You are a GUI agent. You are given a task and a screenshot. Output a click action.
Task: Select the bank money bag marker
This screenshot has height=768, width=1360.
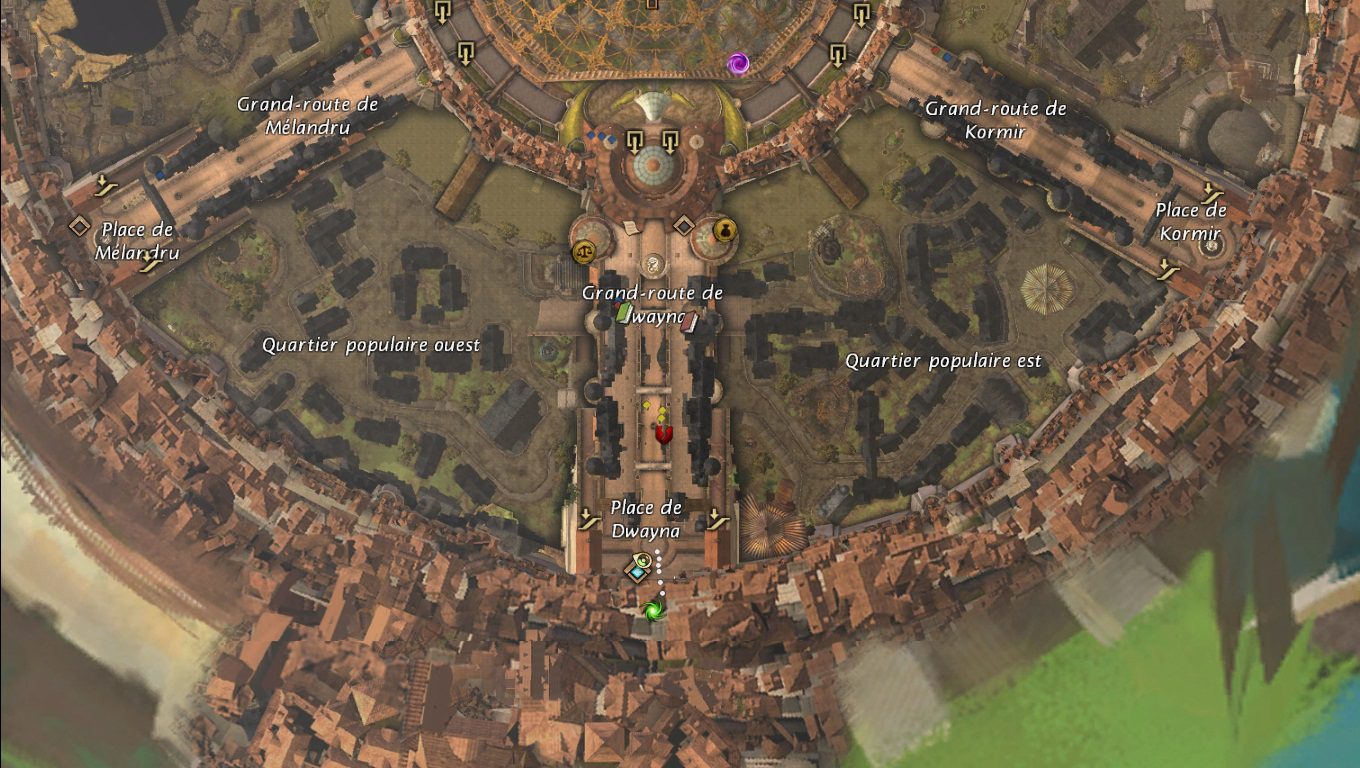click(724, 231)
